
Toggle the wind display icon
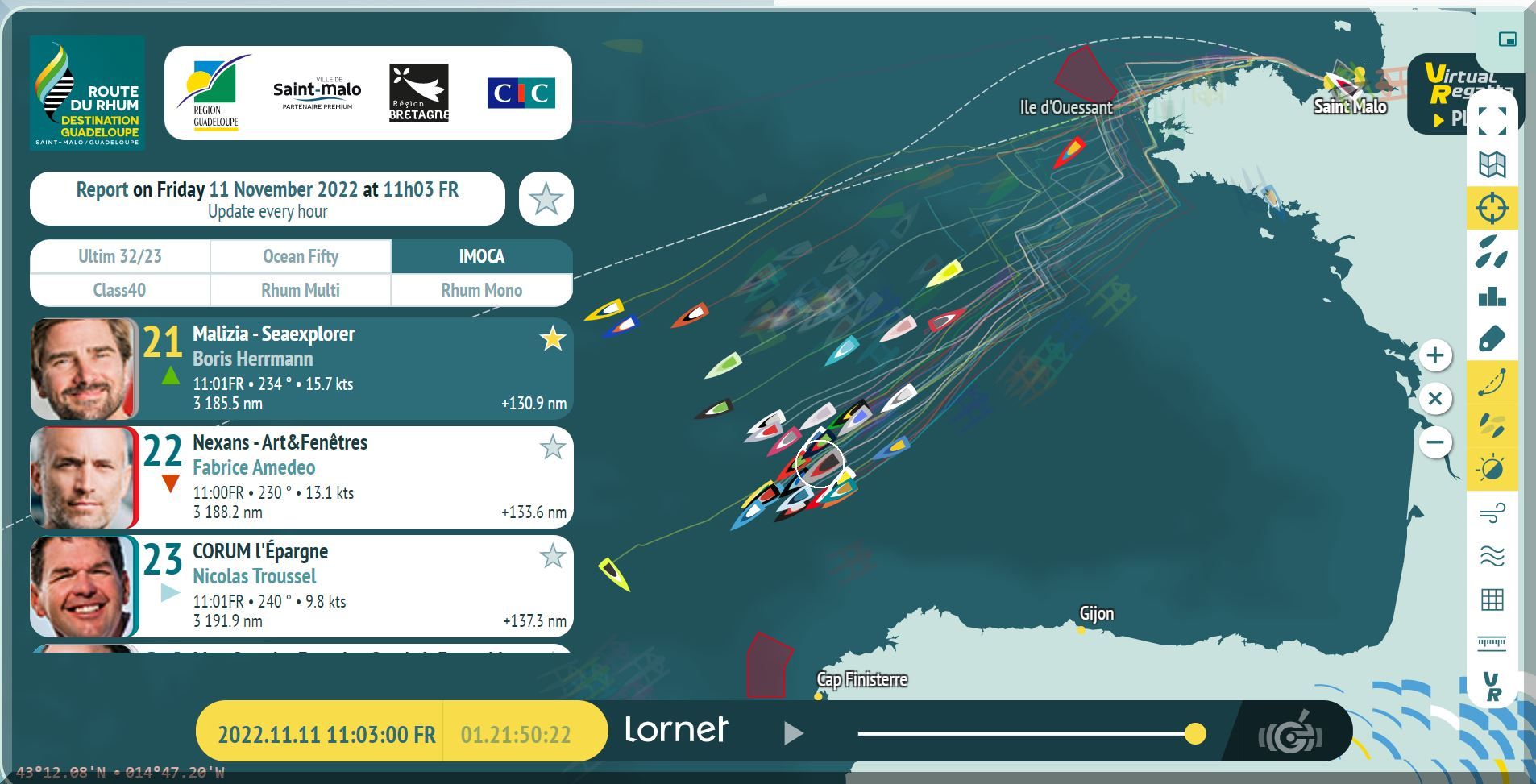pos(1492,512)
